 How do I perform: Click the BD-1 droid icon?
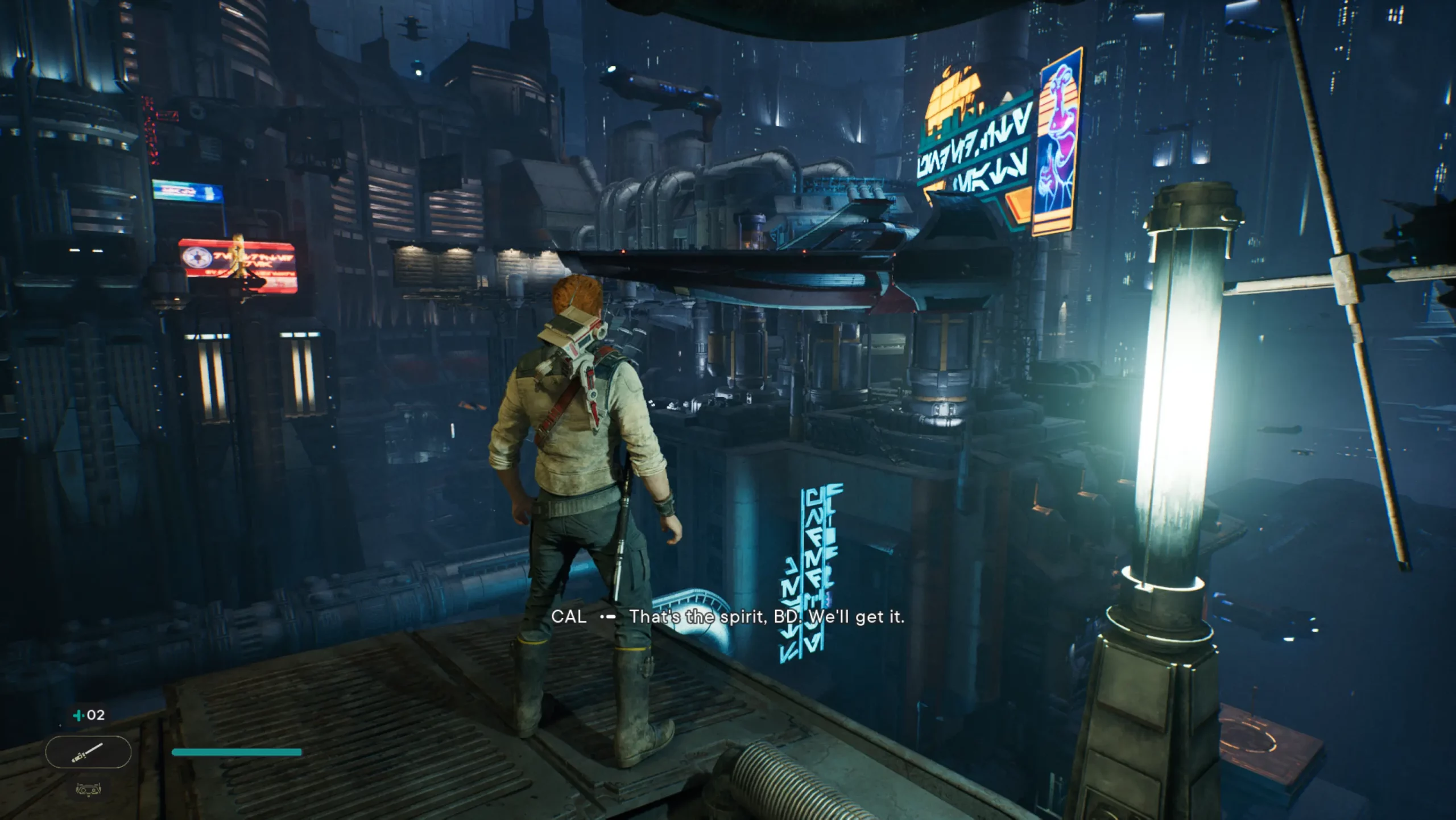coord(88,789)
